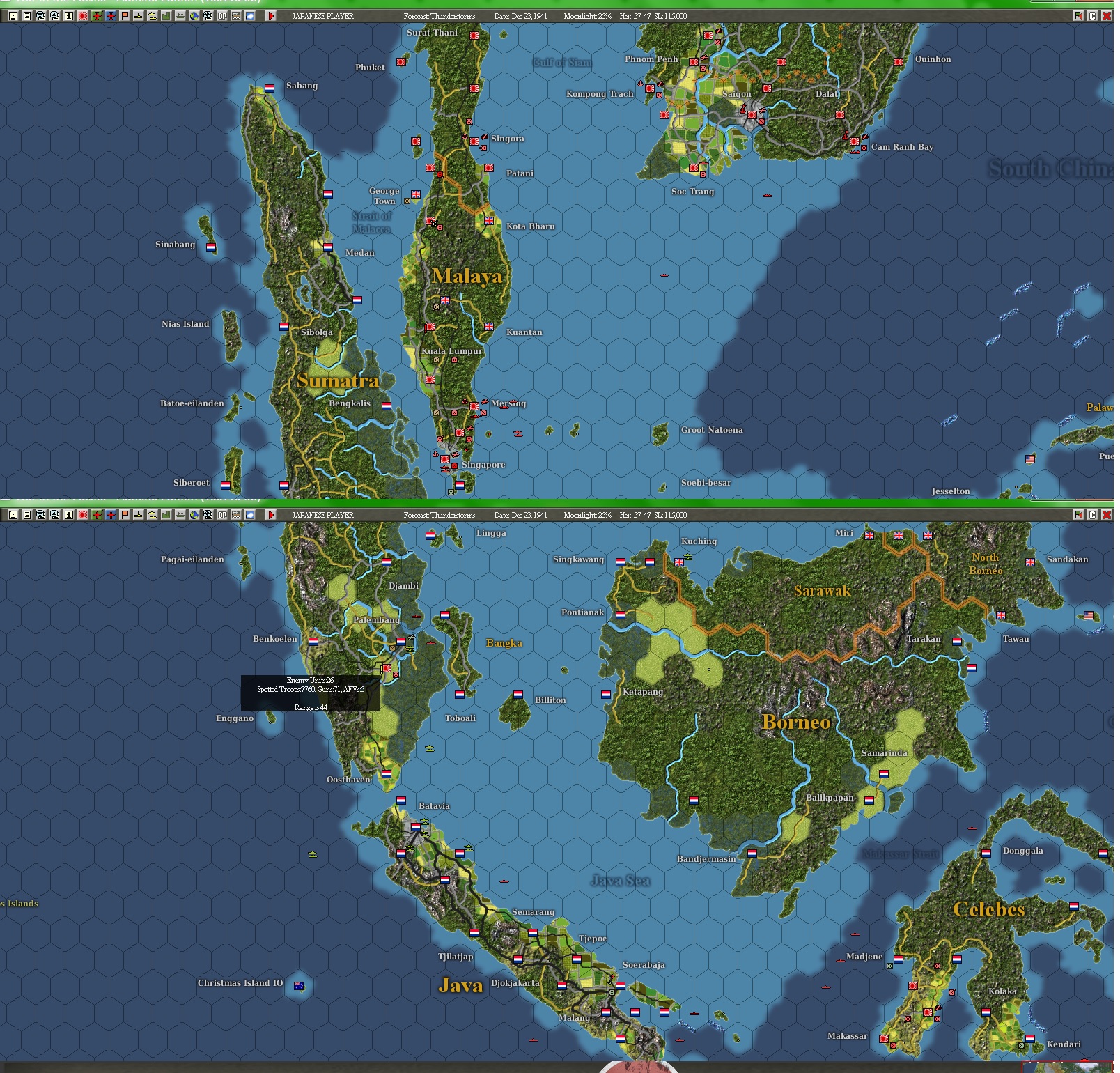Open the OP operations icon
The width and height of the screenshot is (1120, 1073).
[x=223, y=15]
